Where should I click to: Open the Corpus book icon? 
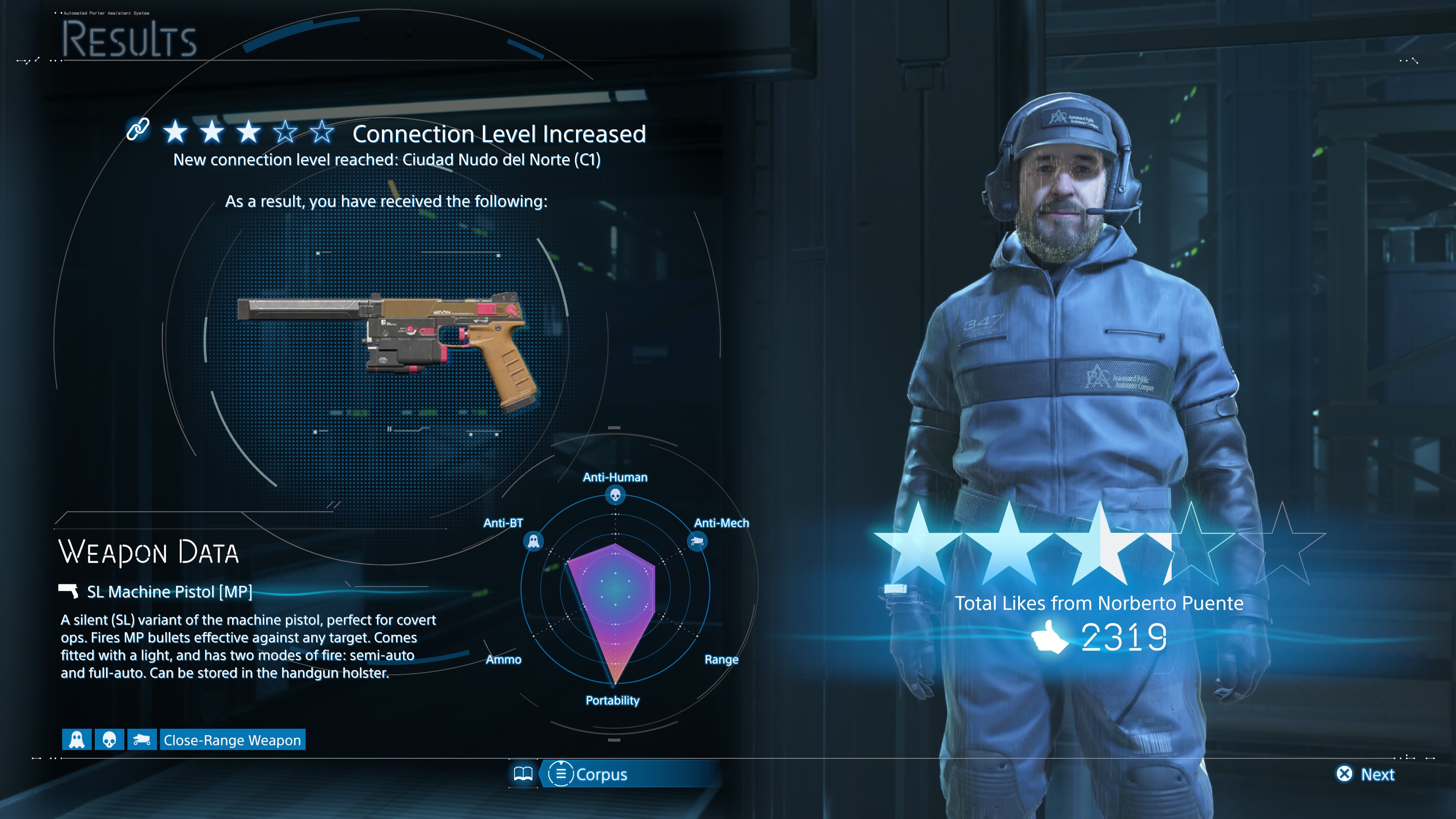click(x=523, y=774)
